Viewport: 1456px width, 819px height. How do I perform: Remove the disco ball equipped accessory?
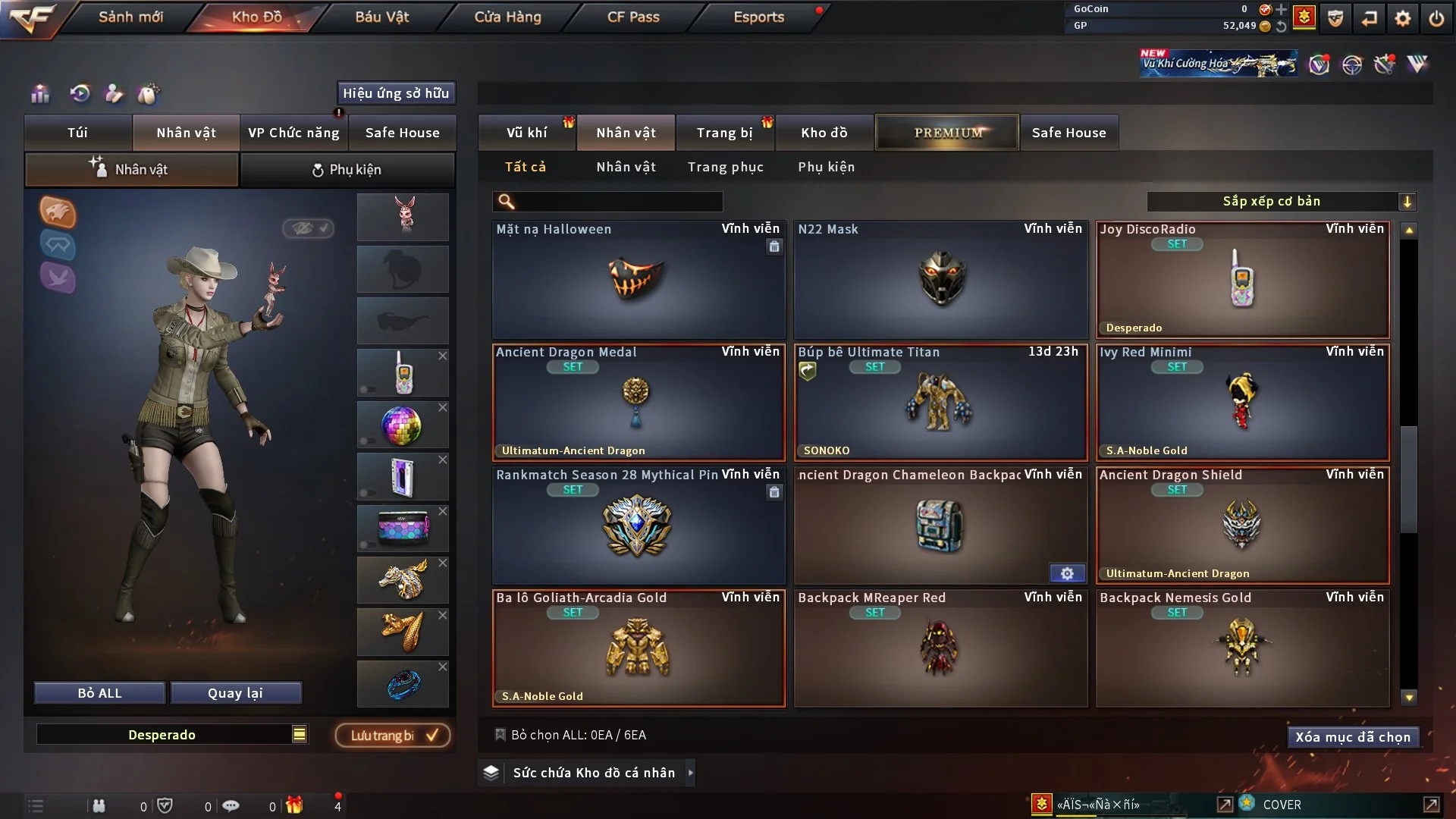pyautogui.click(x=443, y=408)
